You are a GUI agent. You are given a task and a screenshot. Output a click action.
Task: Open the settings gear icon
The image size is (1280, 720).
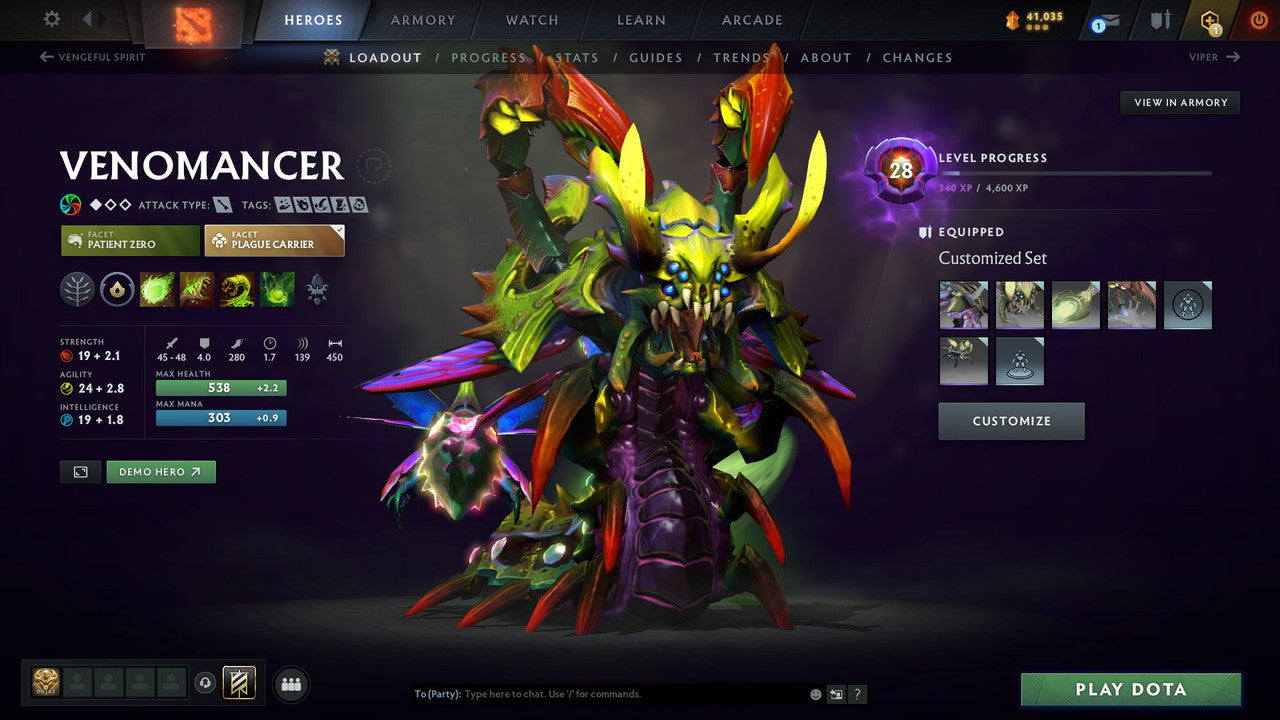(x=52, y=18)
